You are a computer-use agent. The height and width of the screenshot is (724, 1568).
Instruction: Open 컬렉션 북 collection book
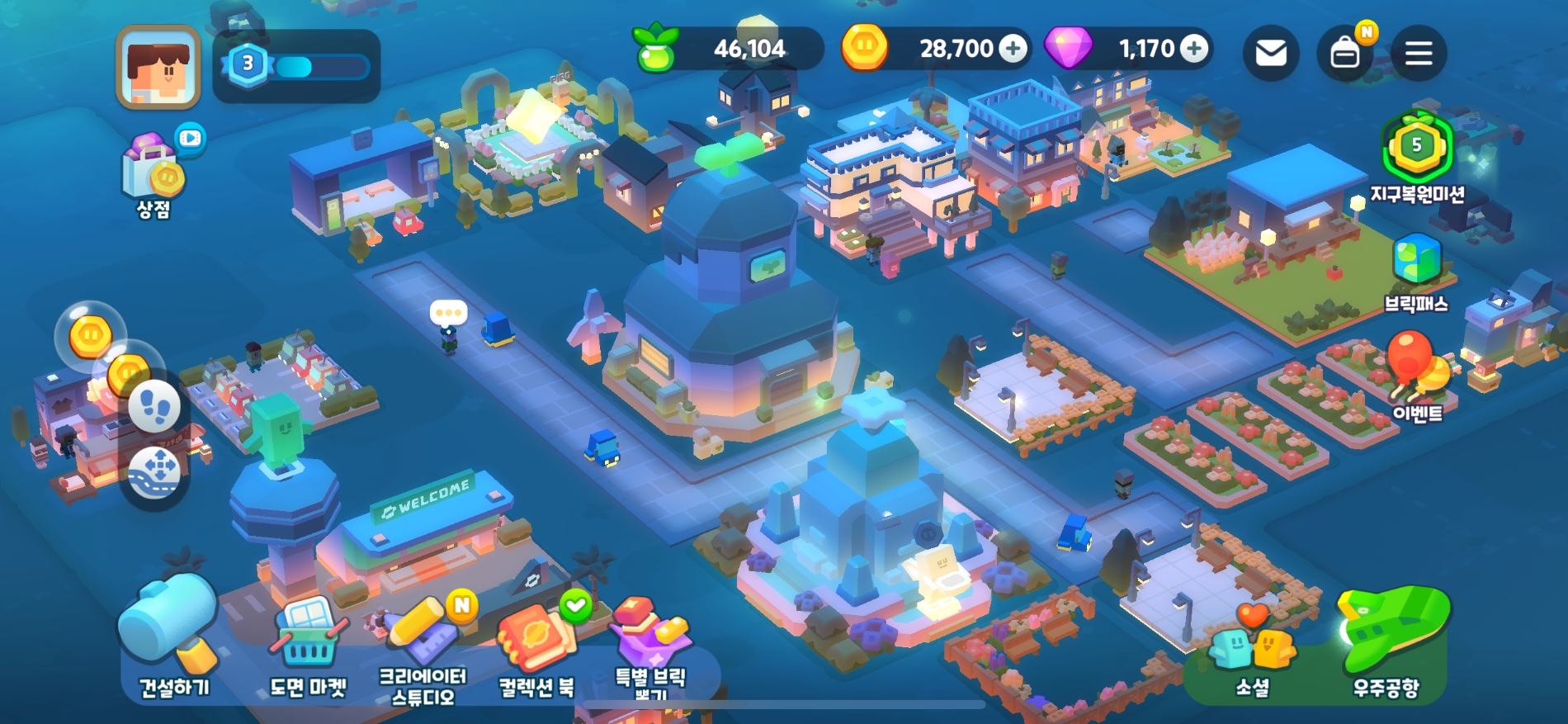(536, 648)
